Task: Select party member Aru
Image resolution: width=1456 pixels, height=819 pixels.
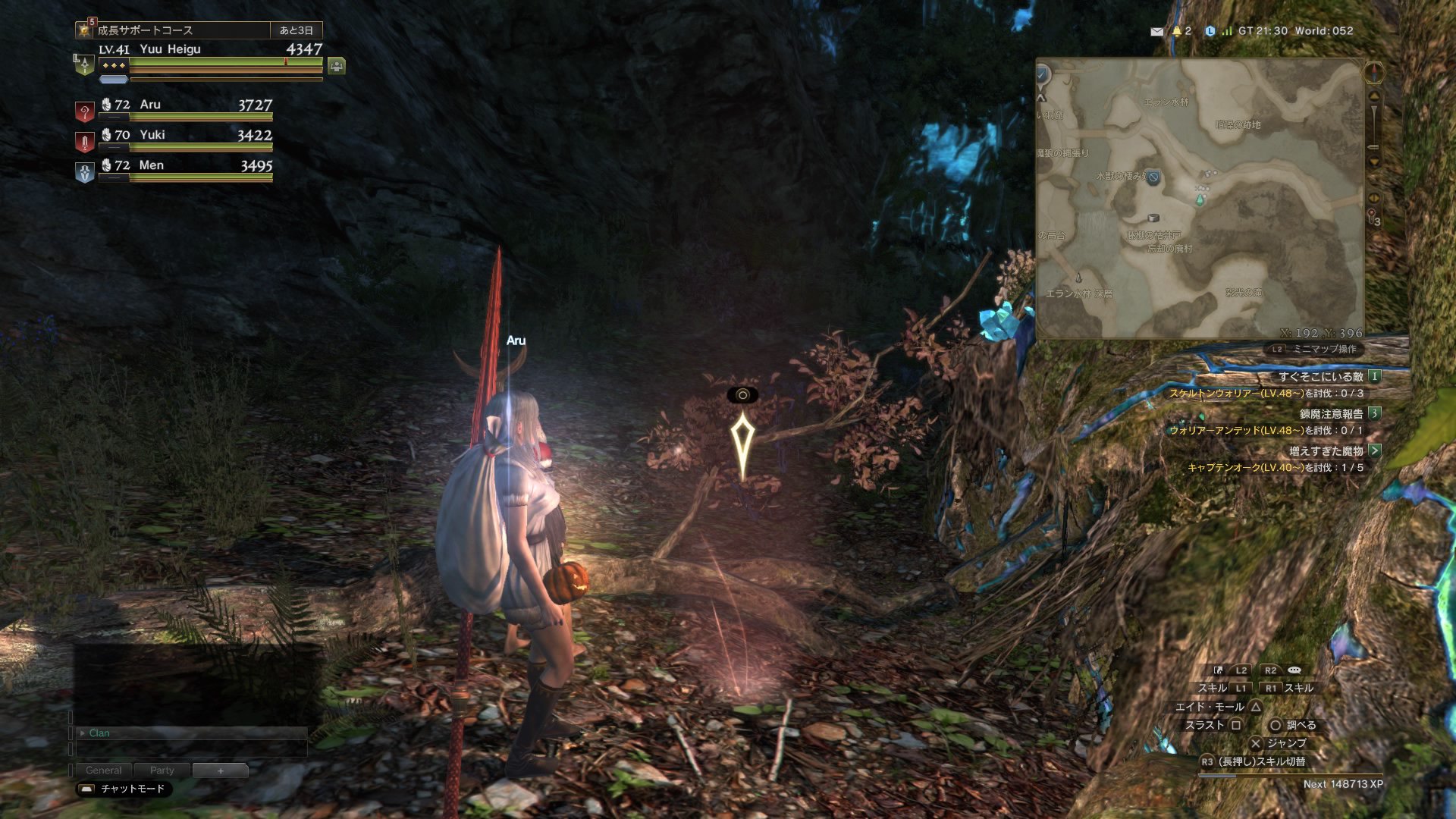Action: pos(186,106)
